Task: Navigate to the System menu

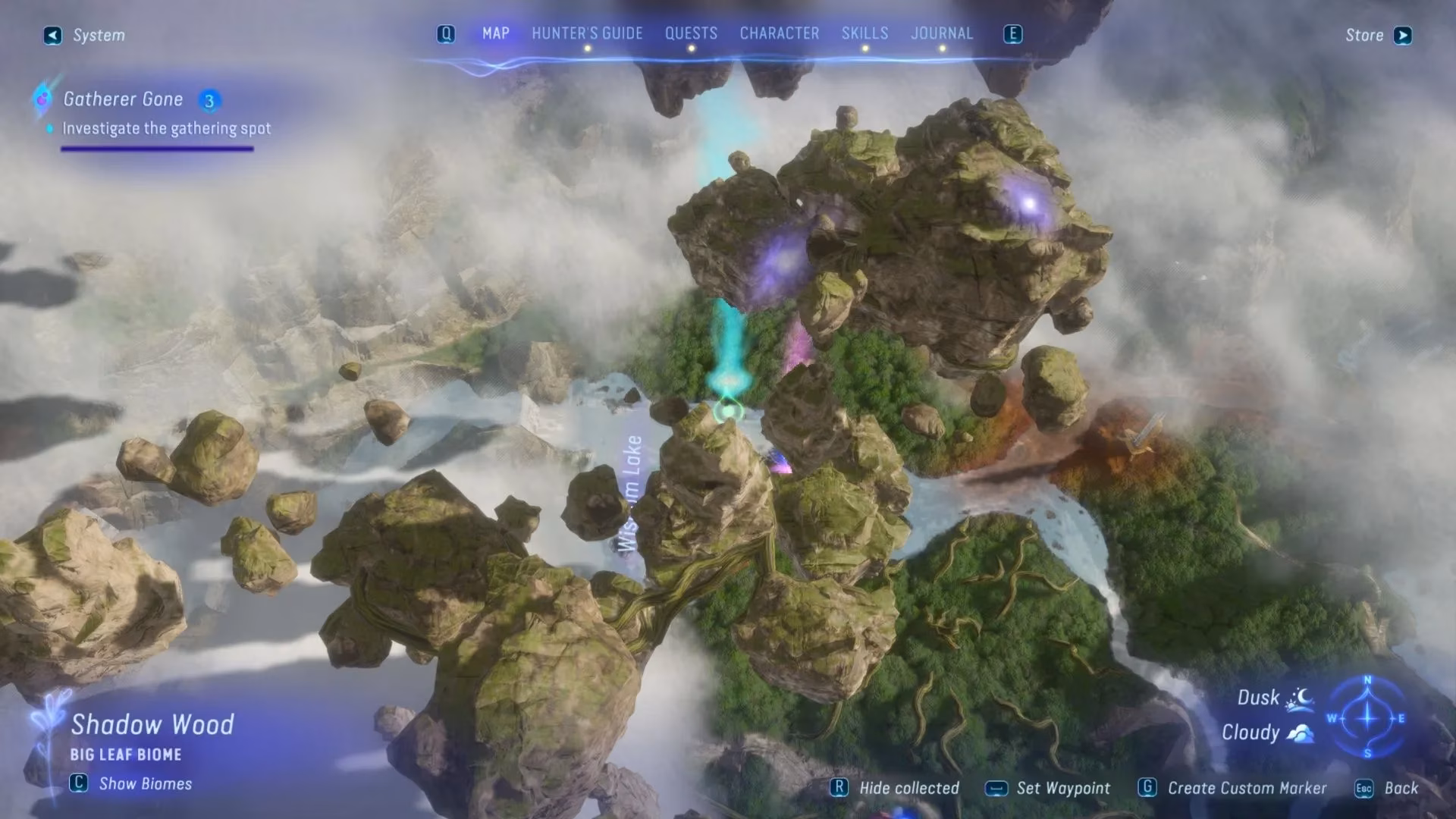Action: click(85, 36)
